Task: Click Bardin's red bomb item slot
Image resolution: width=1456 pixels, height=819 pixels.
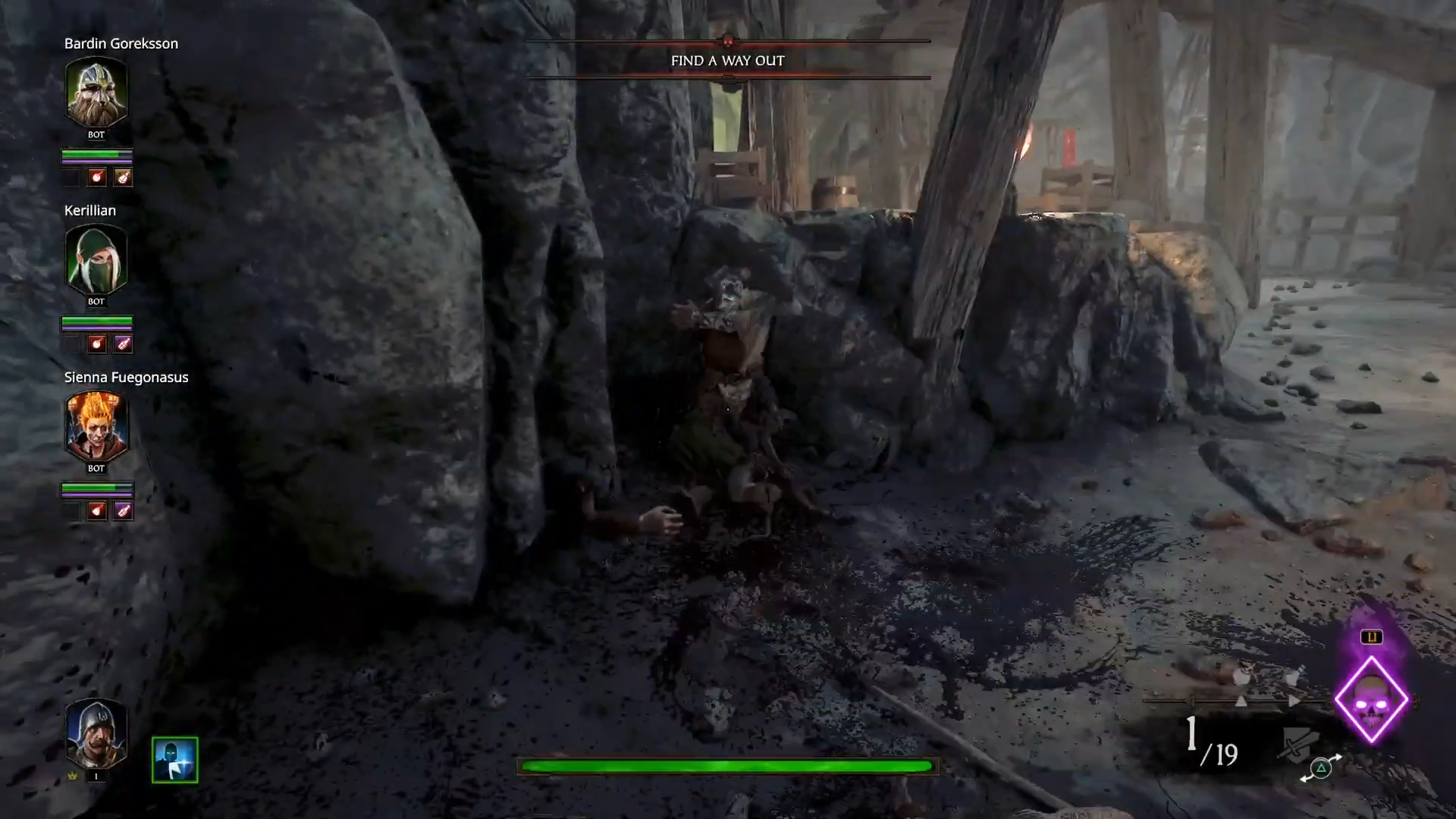Action: click(x=96, y=177)
